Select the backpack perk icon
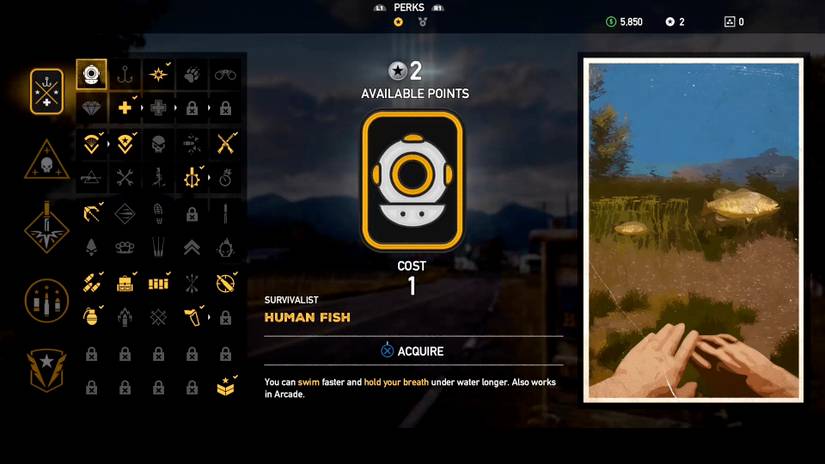Viewport: 825px width, 464px height. (125, 283)
